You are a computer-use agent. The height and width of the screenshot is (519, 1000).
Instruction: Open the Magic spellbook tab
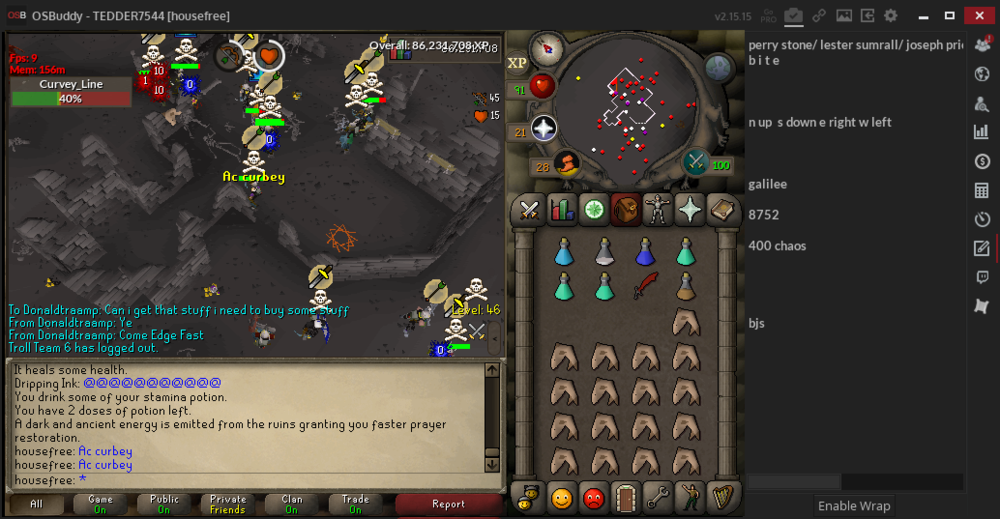coord(722,211)
